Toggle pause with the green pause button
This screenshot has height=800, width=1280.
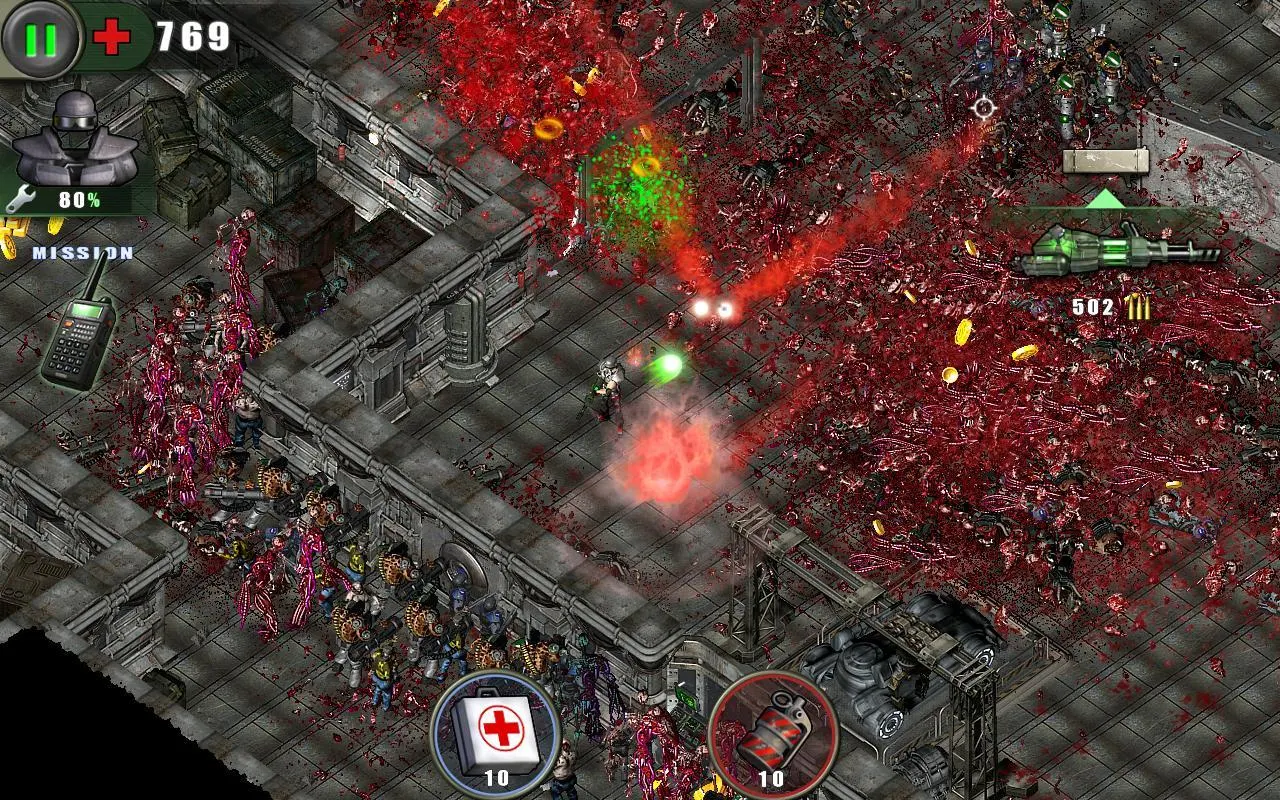[x=38, y=37]
